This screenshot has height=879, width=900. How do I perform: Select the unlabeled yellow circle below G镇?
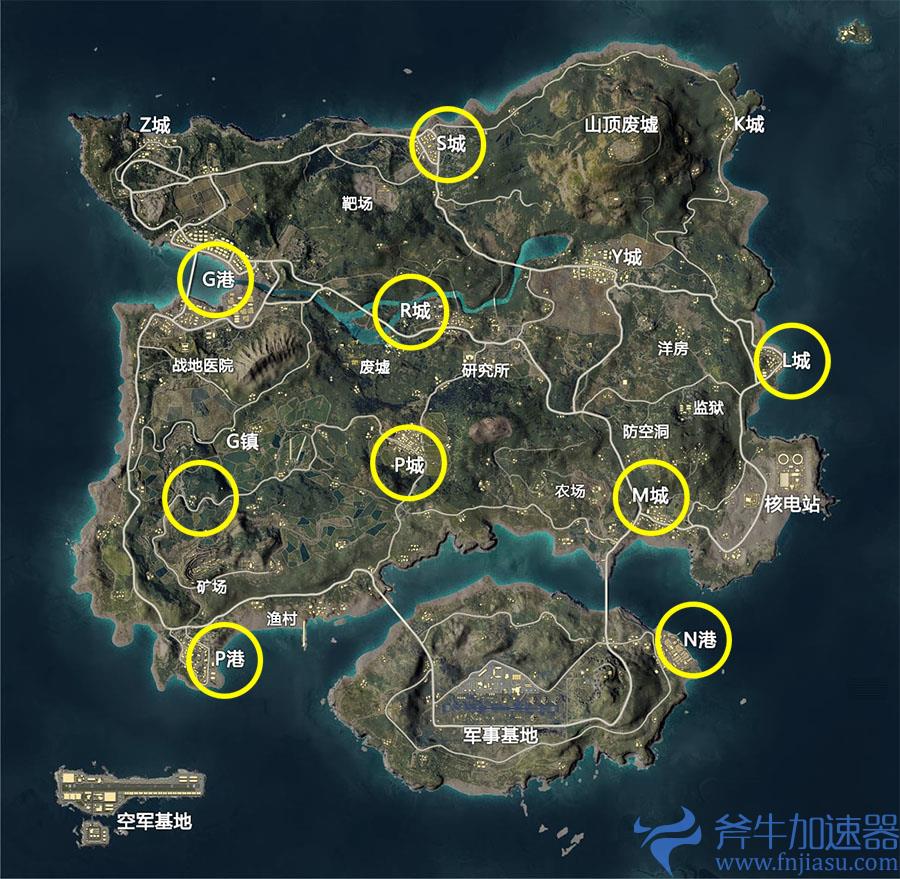[202, 497]
